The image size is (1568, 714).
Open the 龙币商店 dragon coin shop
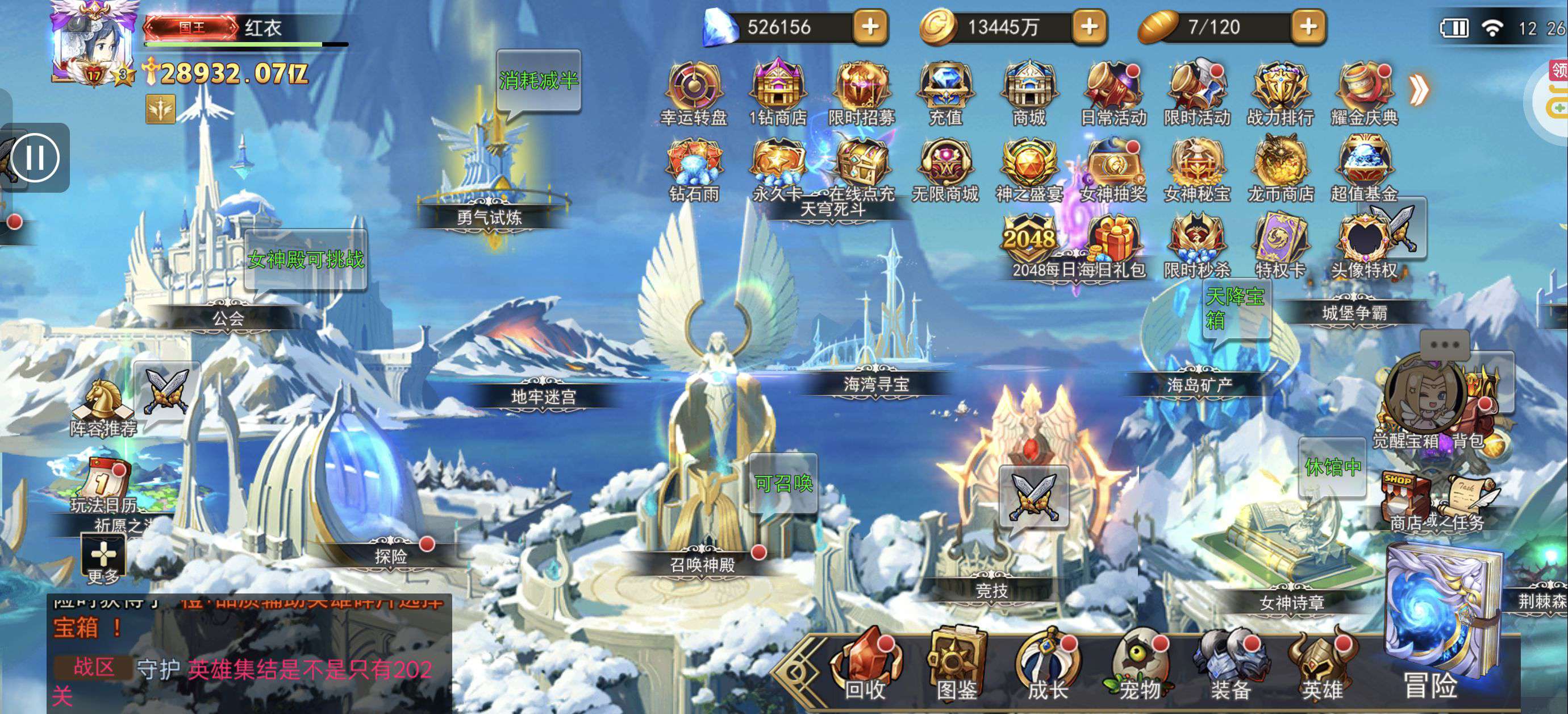pos(1281,169)
